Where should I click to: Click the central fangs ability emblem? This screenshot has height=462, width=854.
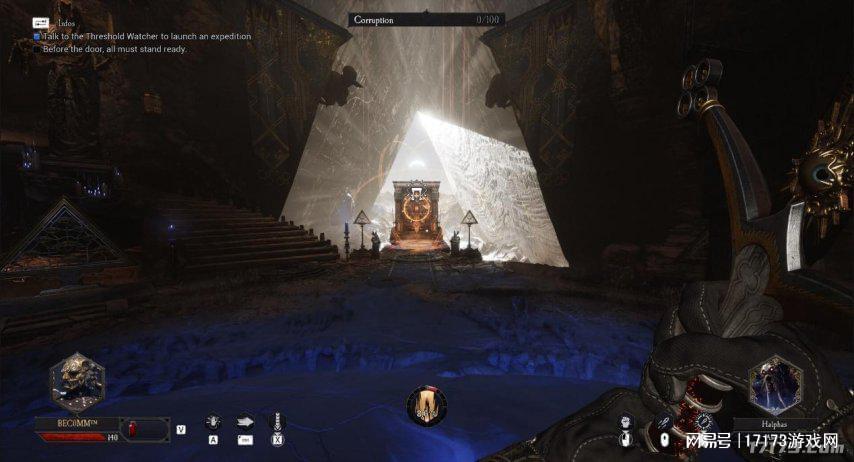427,405
